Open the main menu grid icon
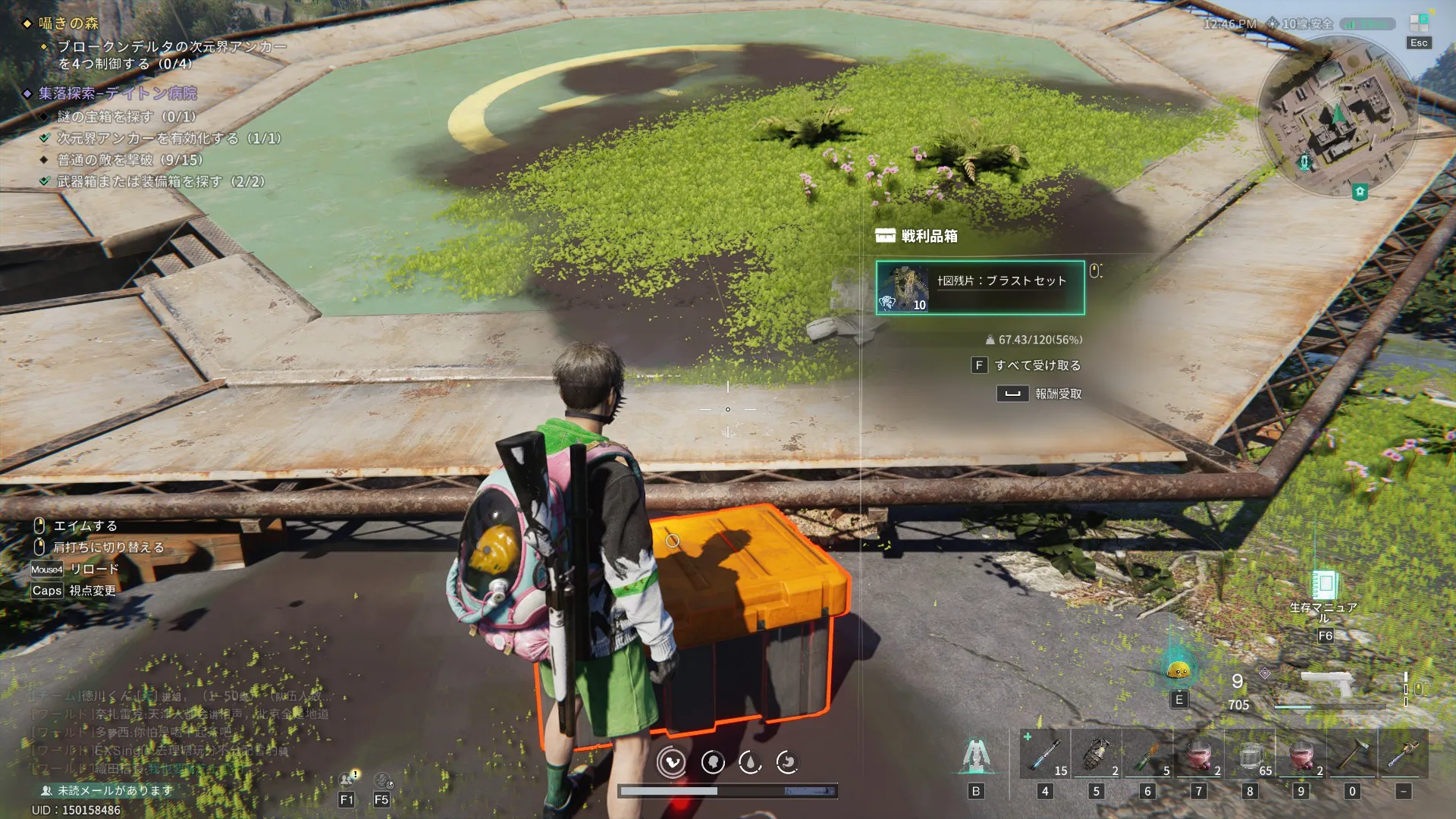 click(1418, 24)
